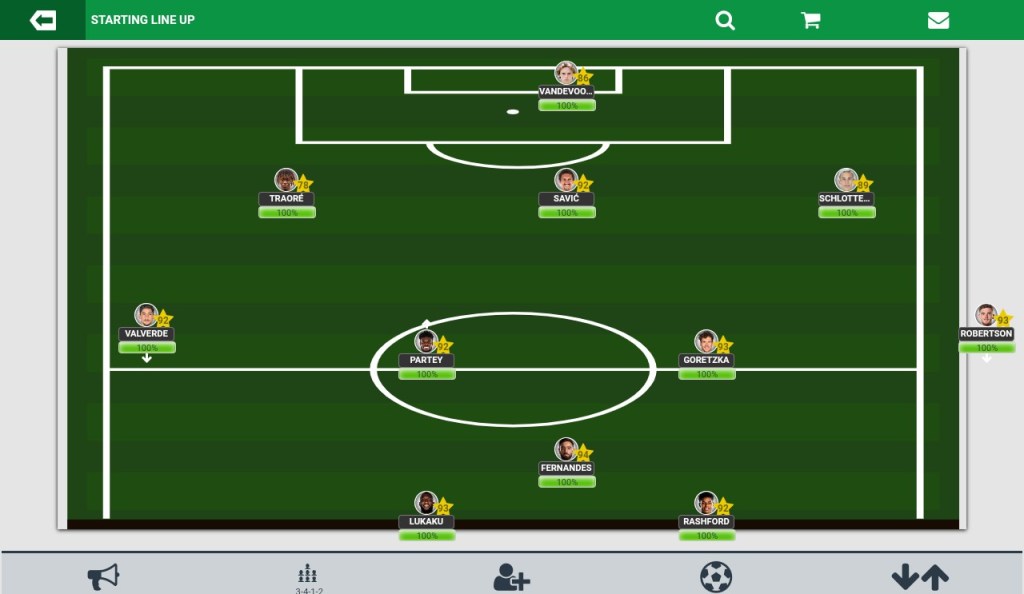Select defender Schlotterbeck
Image resolution: width=1024 pixels, height=594 pixels.
pyautogui.click(x=847, y=182)
